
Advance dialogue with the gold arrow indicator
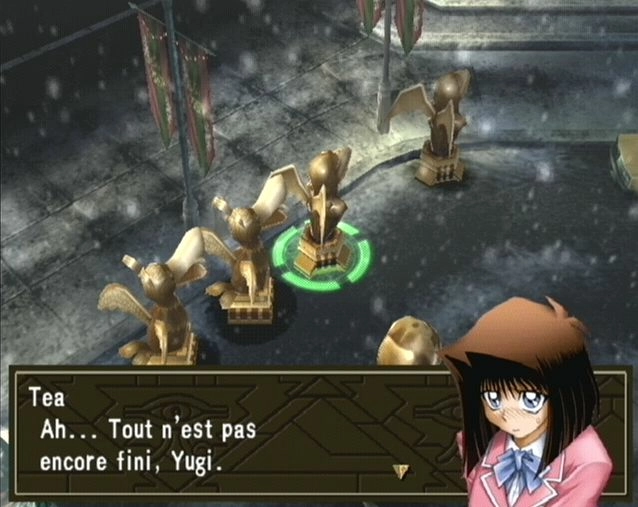[402, 470]
